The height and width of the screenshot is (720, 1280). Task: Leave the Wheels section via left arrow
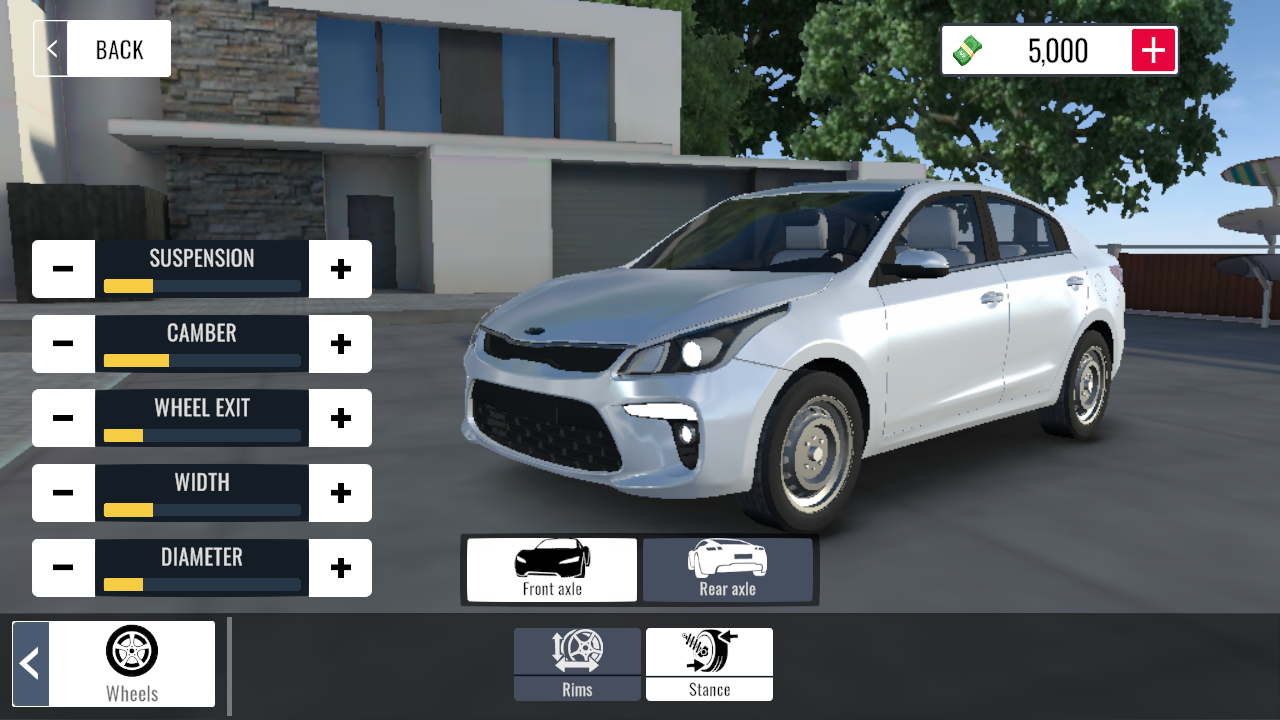click(x=30, y=664)
